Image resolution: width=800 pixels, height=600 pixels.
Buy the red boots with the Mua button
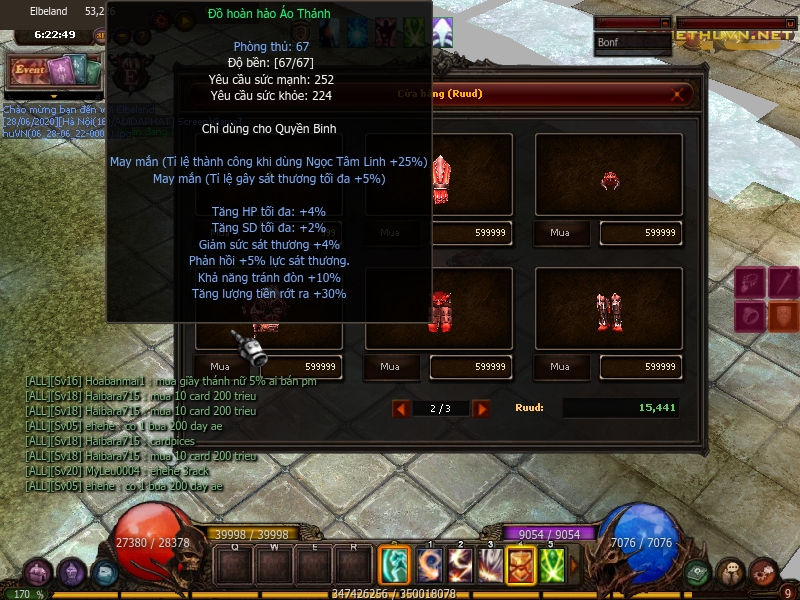tap(560, 366)
